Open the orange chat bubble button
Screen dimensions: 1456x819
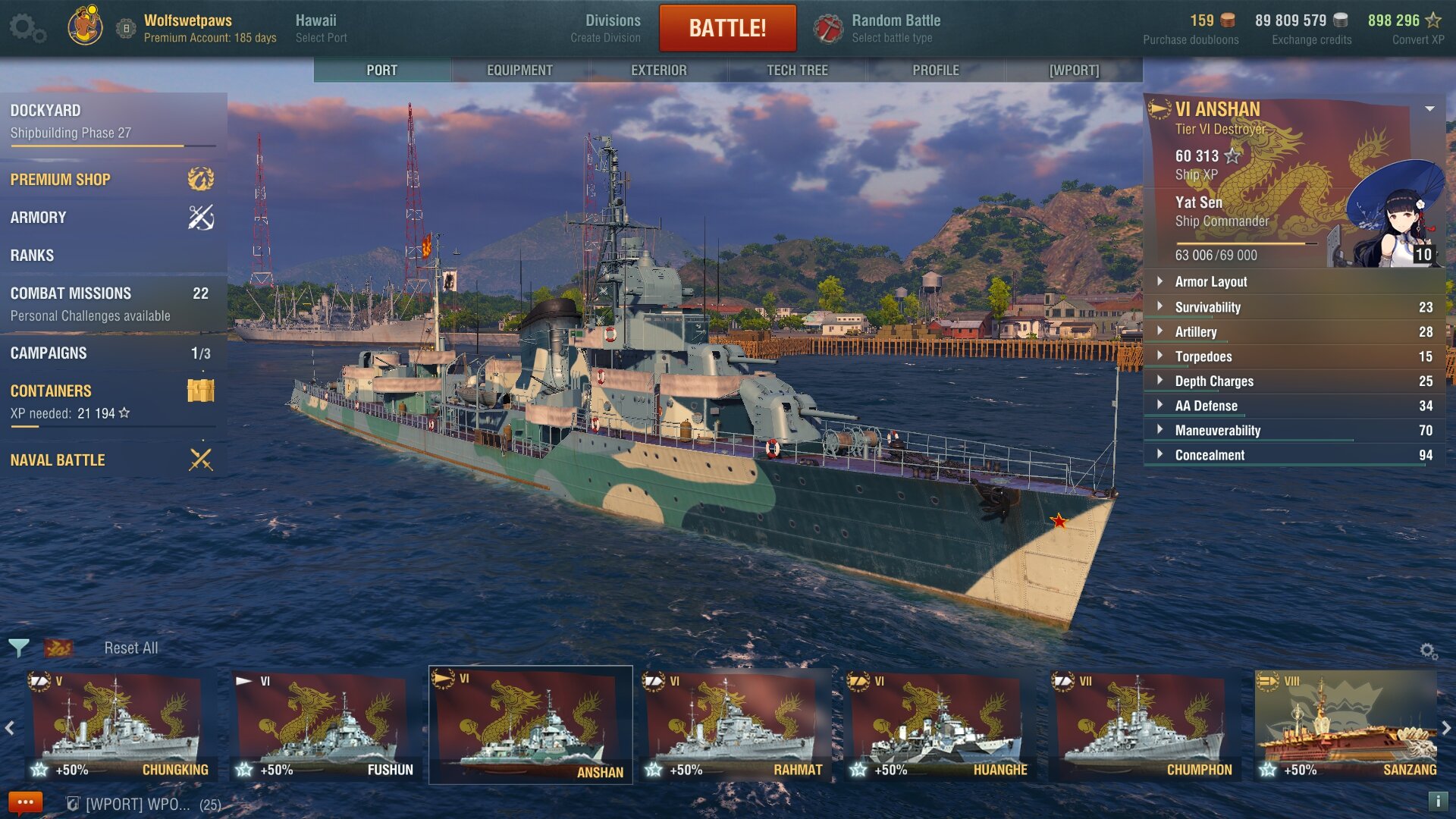[25, 802]
